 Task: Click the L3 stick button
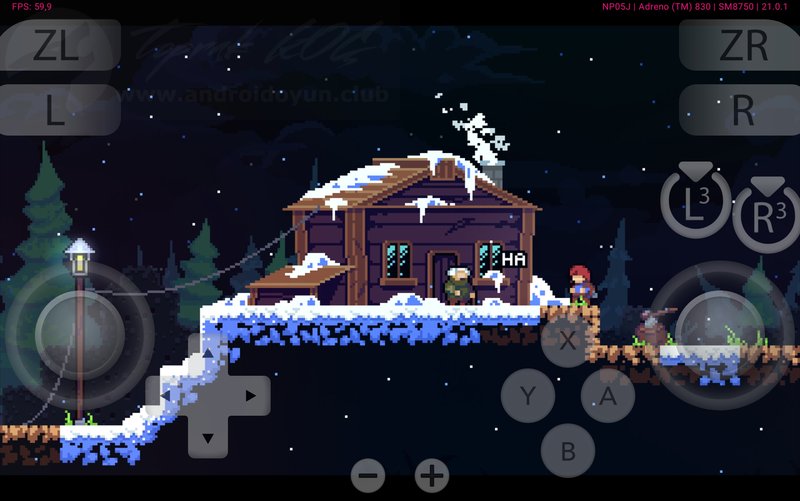[695, 204]
